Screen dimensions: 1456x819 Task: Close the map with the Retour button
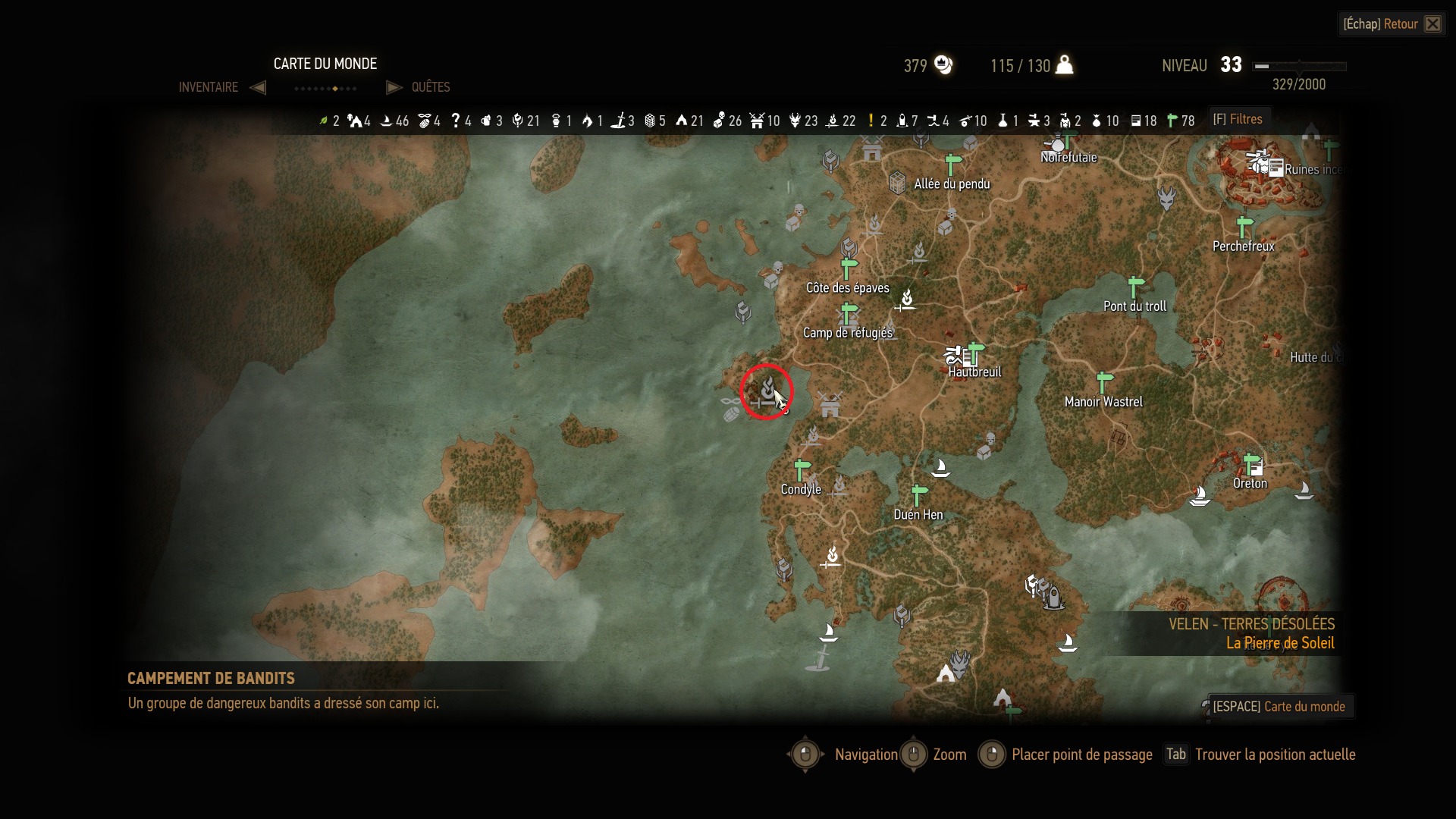pos(1392,24)
